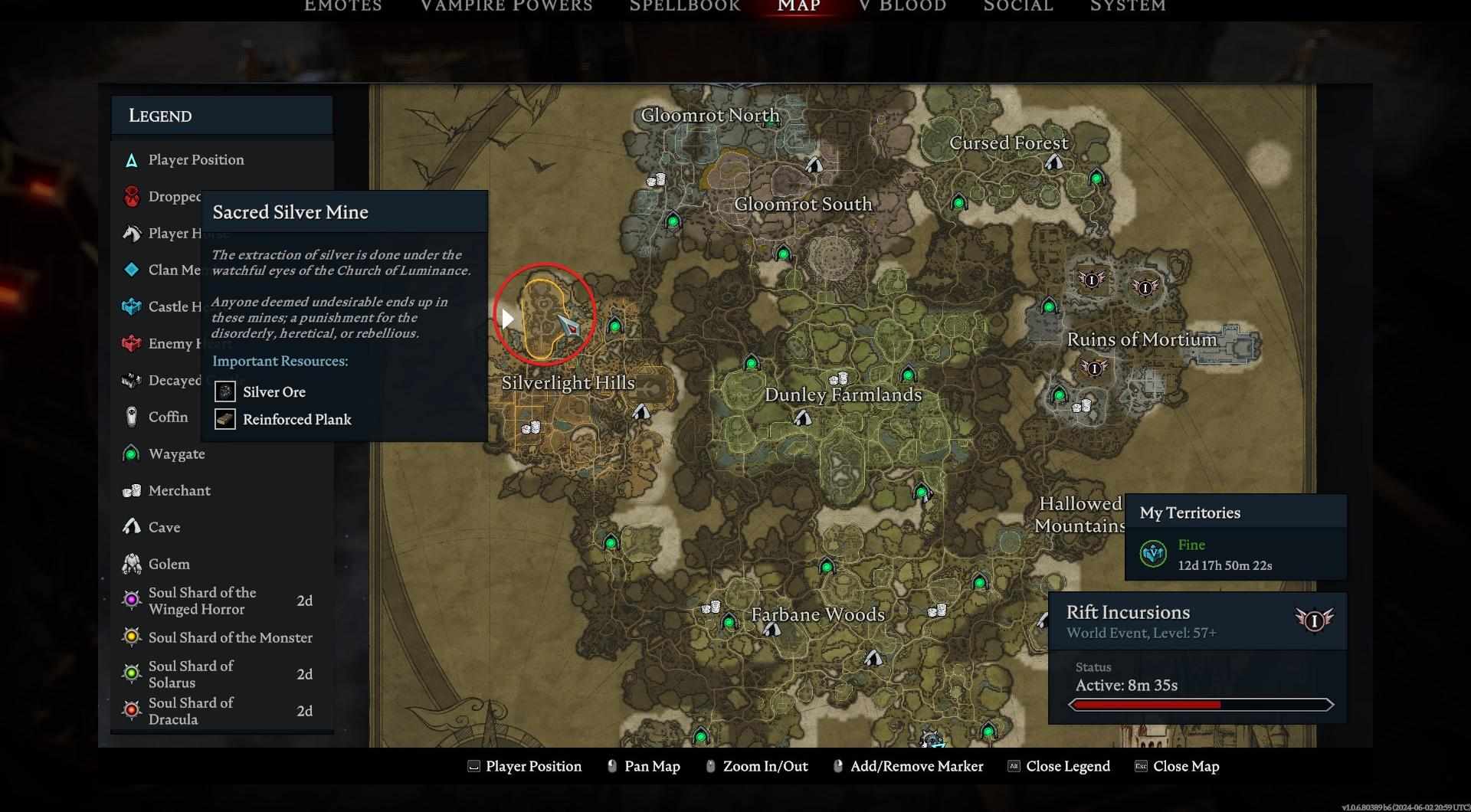
Task: Go to the System tab
Action: click(1128, 6)
